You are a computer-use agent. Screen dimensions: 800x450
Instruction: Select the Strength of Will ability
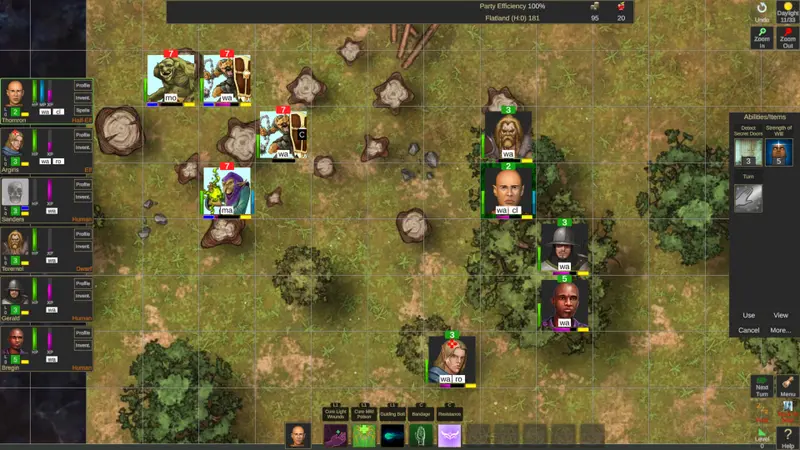point(779,152)
